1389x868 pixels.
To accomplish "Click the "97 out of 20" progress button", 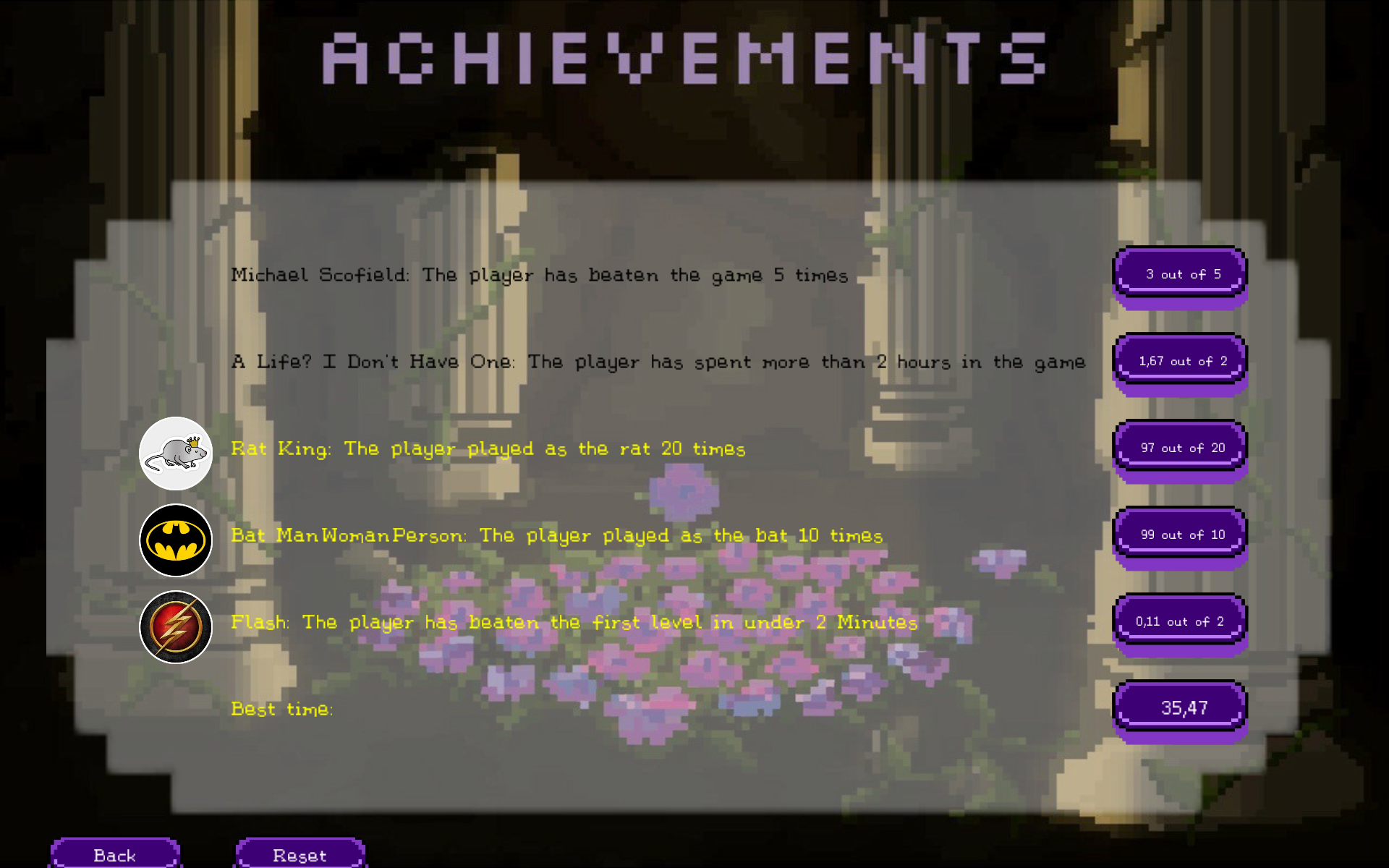I will coord(1180,448).
